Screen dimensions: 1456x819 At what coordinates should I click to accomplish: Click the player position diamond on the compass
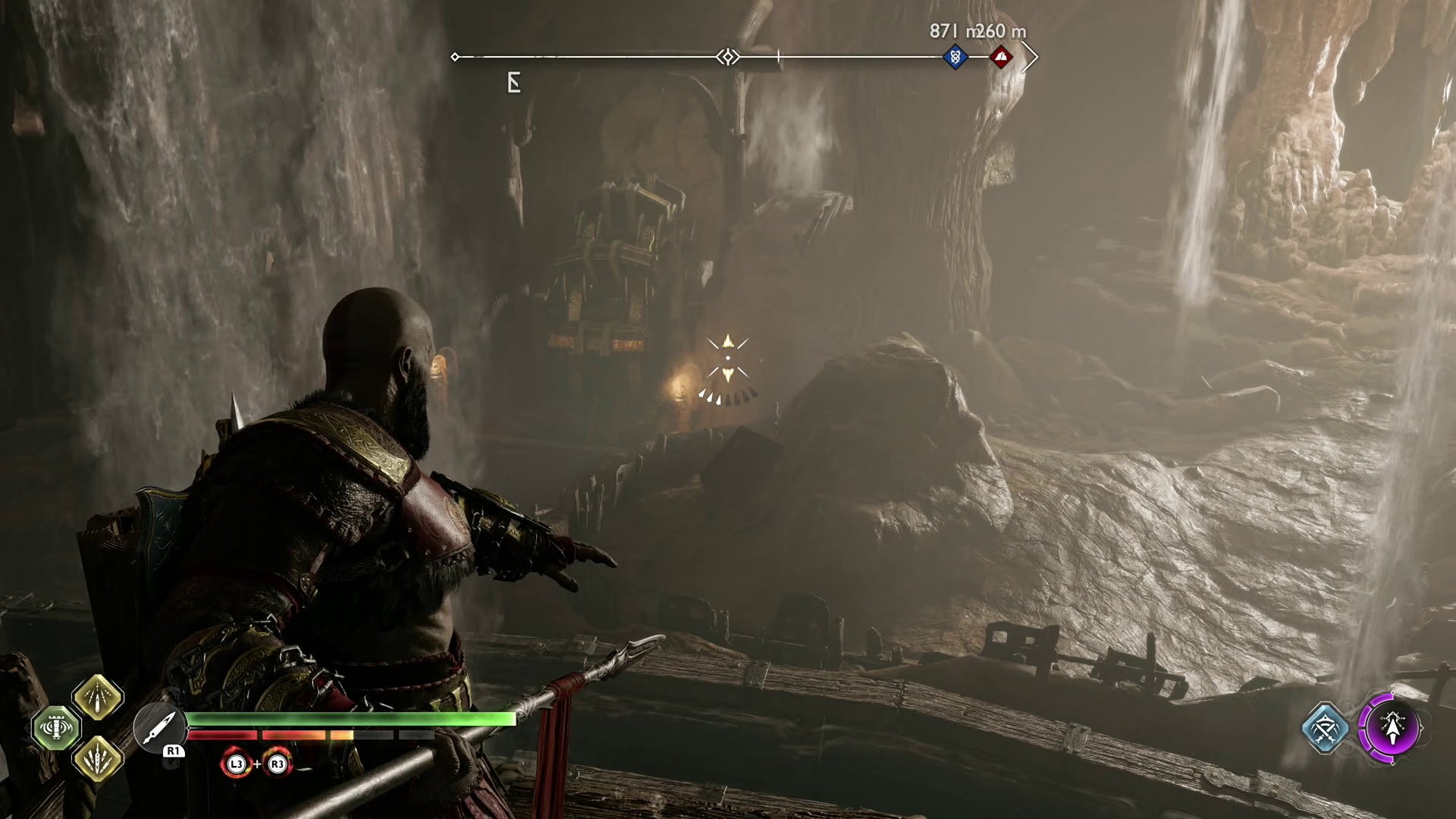pos(726,55)
